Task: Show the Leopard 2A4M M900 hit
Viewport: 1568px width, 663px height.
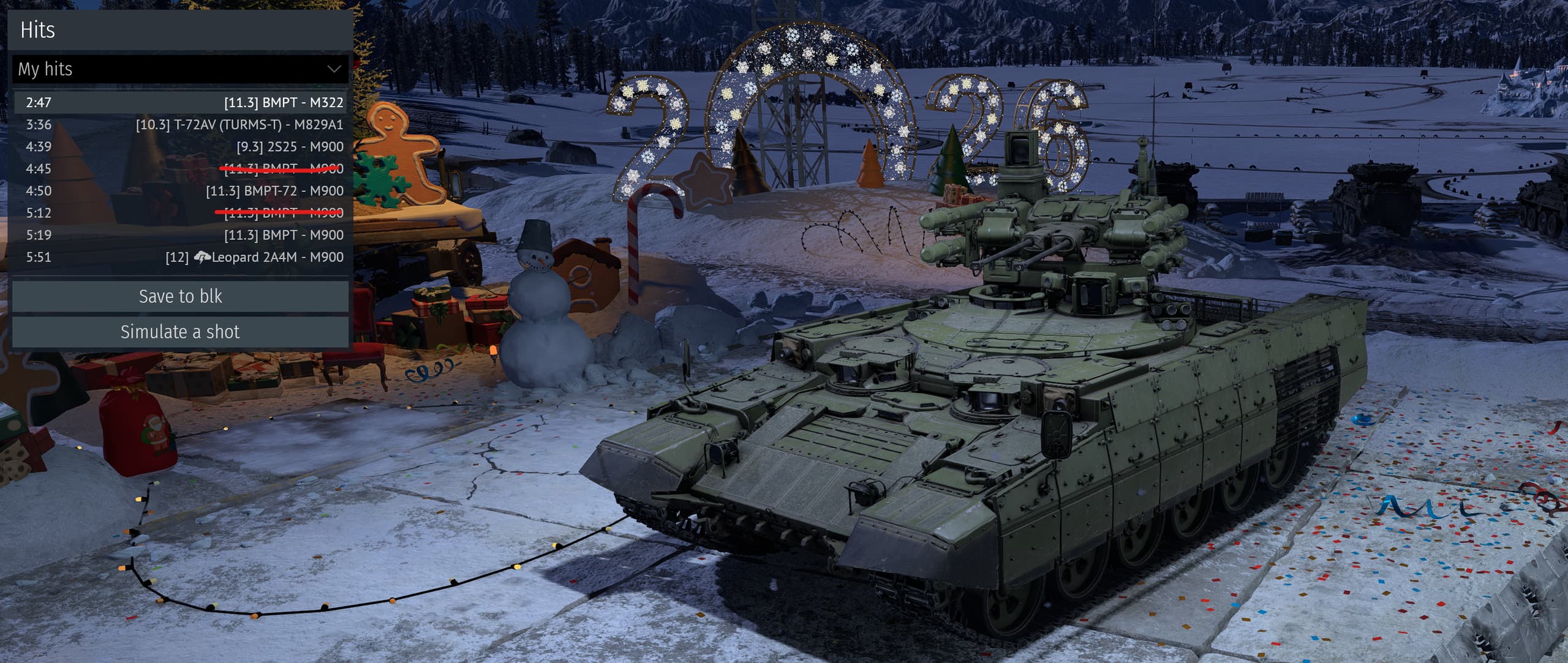Action: [180, 257]
